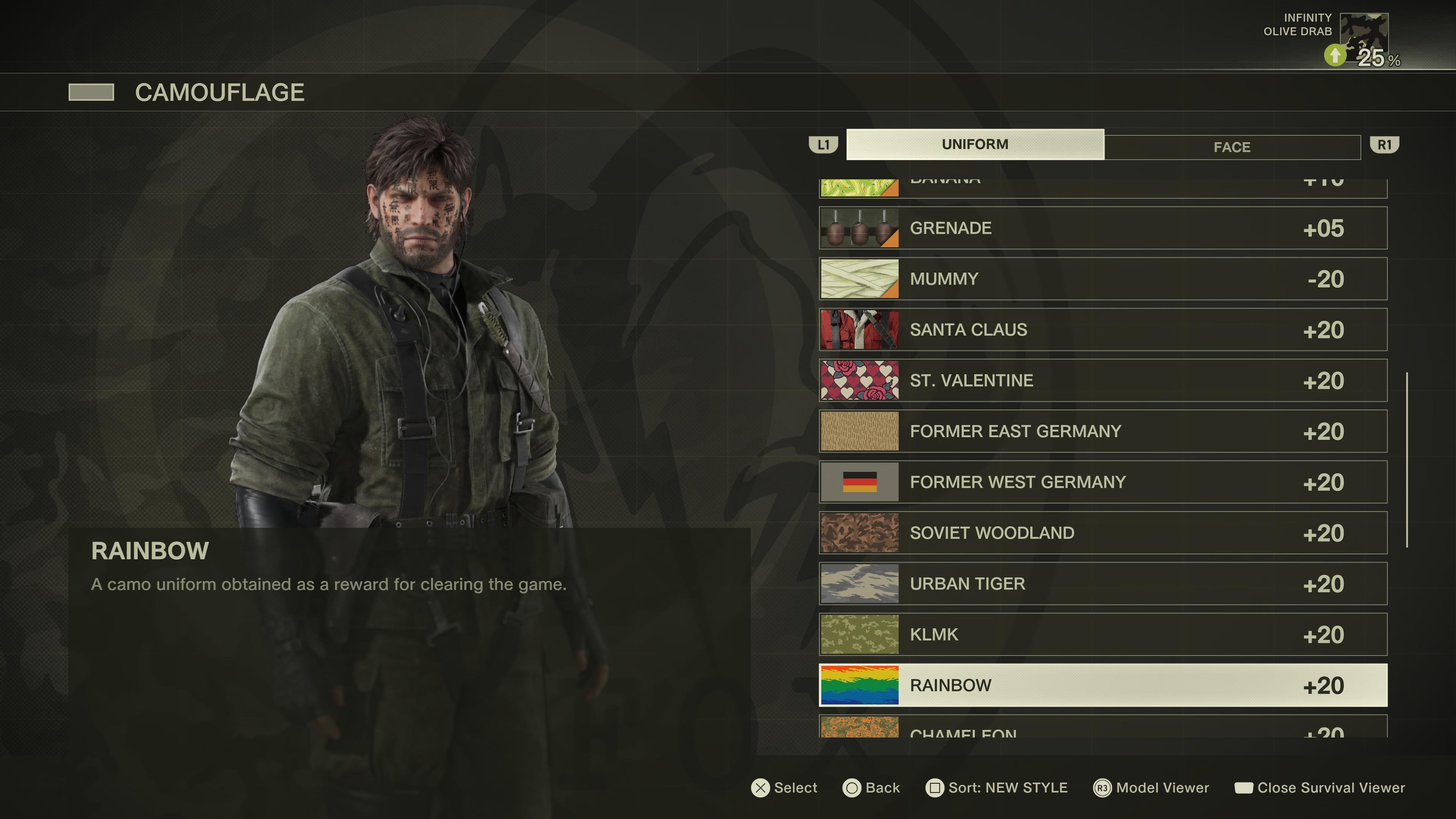Pick the KLMK camouflage
1456x819 pixels.
click(1102, 635)
